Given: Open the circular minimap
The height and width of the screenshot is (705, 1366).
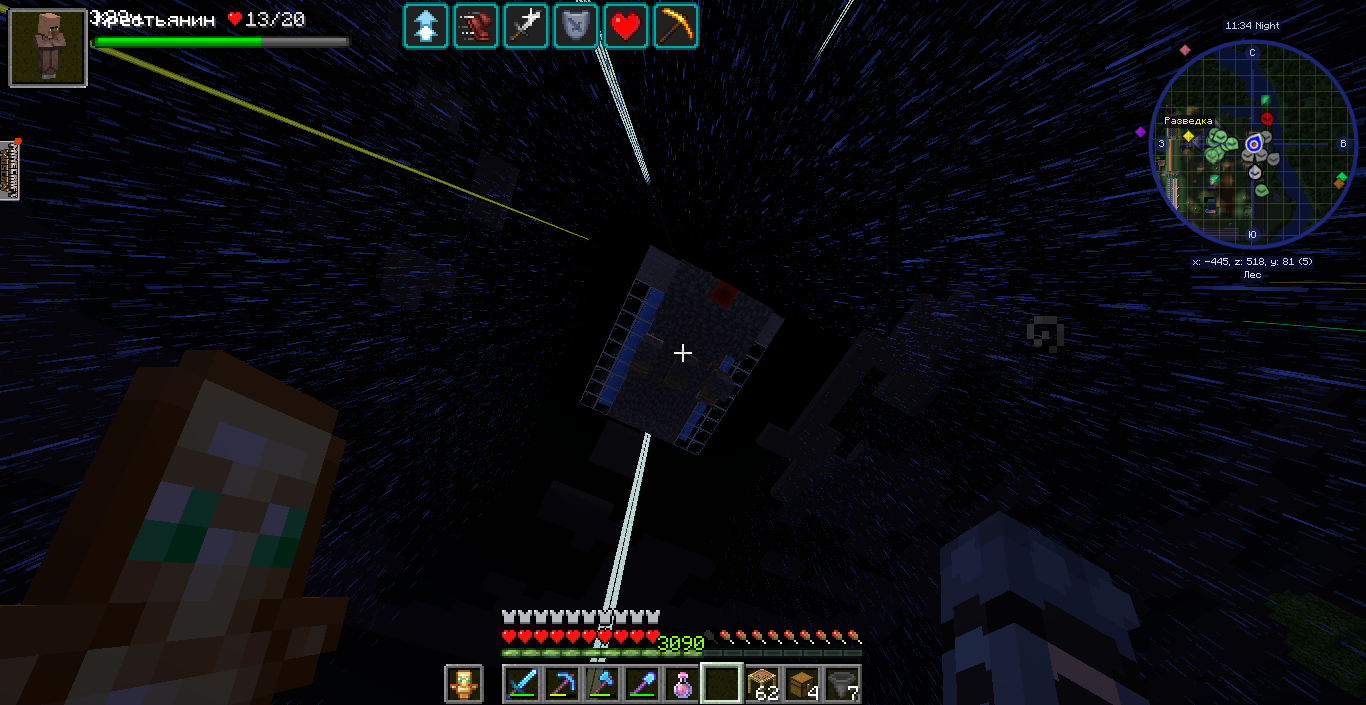Looking at the screenshot, I should coord(1253,145).
